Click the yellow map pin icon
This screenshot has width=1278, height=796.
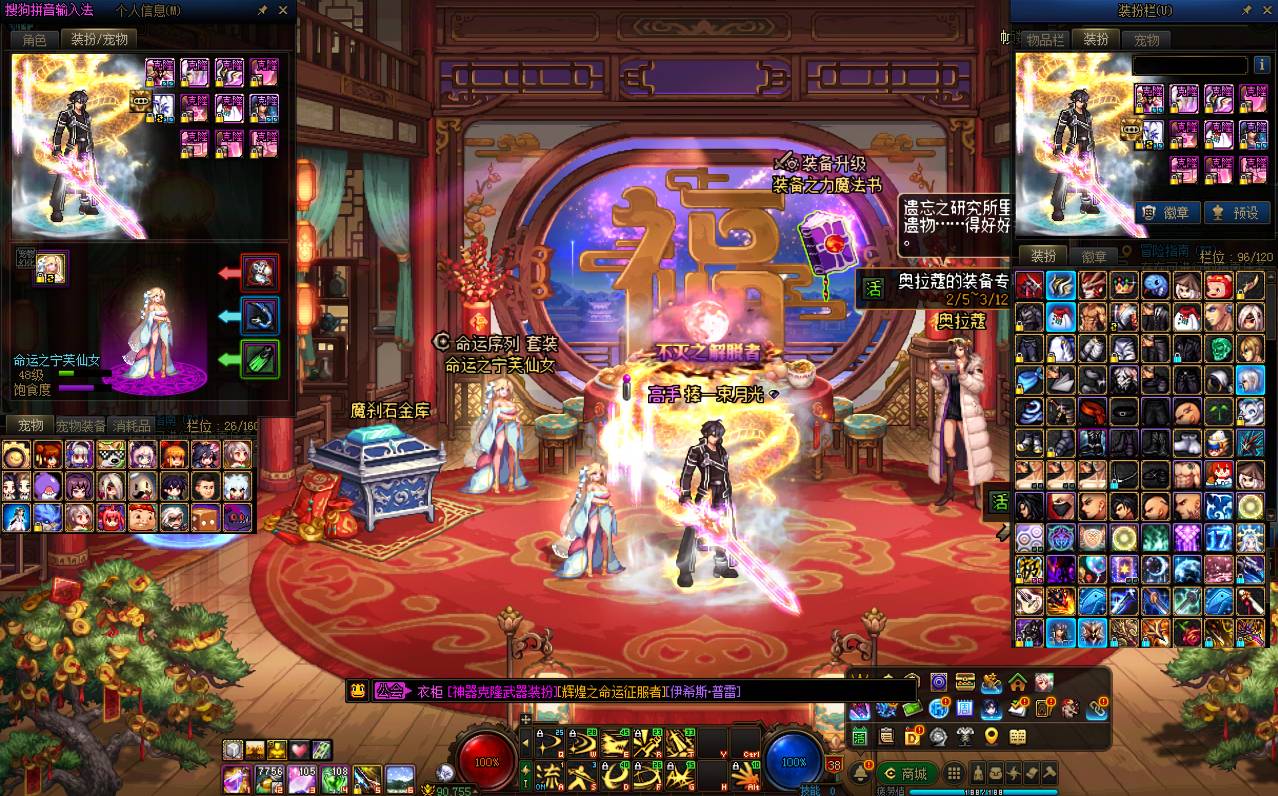point(991,737)
